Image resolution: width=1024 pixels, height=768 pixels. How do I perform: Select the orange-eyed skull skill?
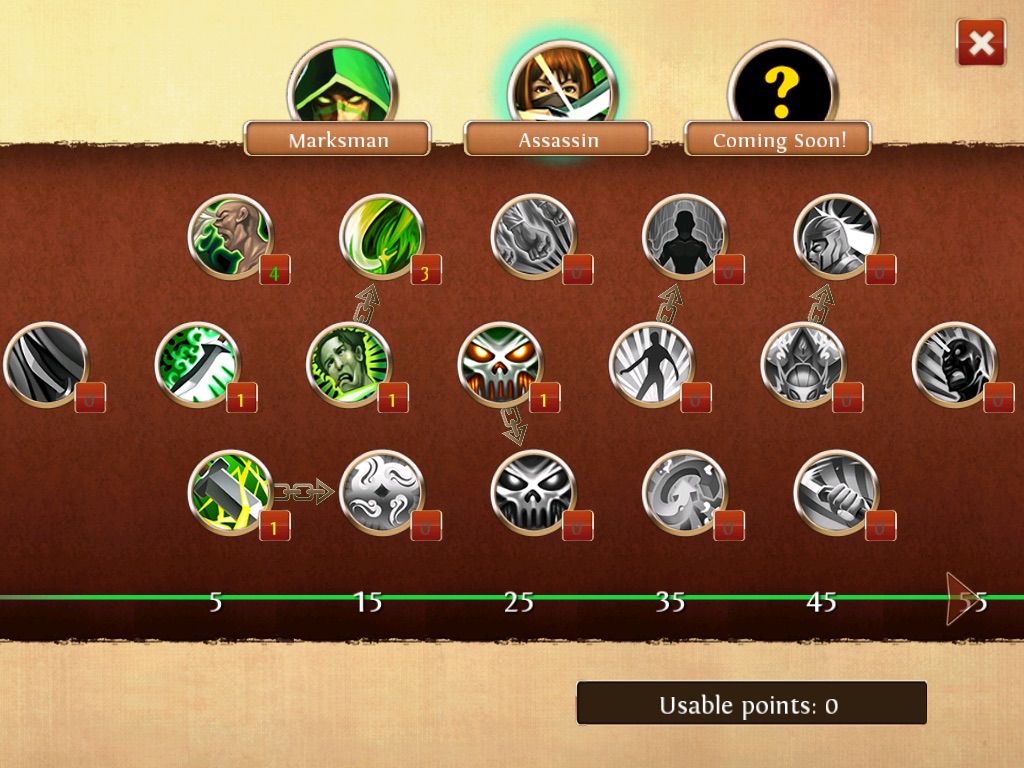click(x=500, y=364)
